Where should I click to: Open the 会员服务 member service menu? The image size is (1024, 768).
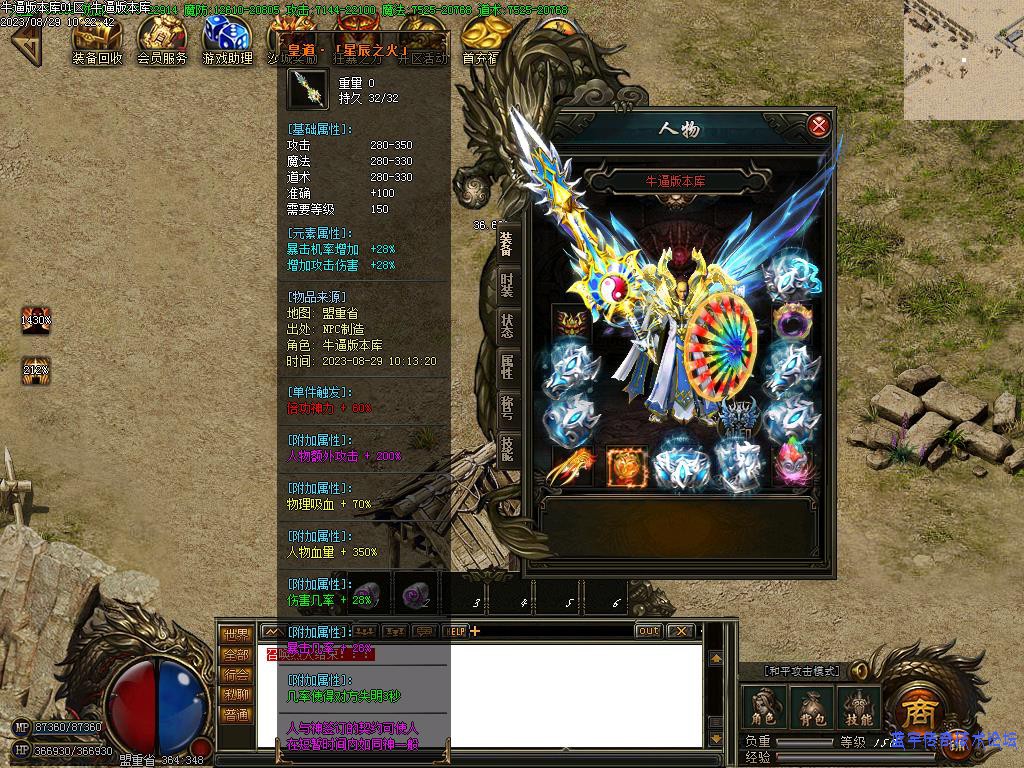point(162,40)
